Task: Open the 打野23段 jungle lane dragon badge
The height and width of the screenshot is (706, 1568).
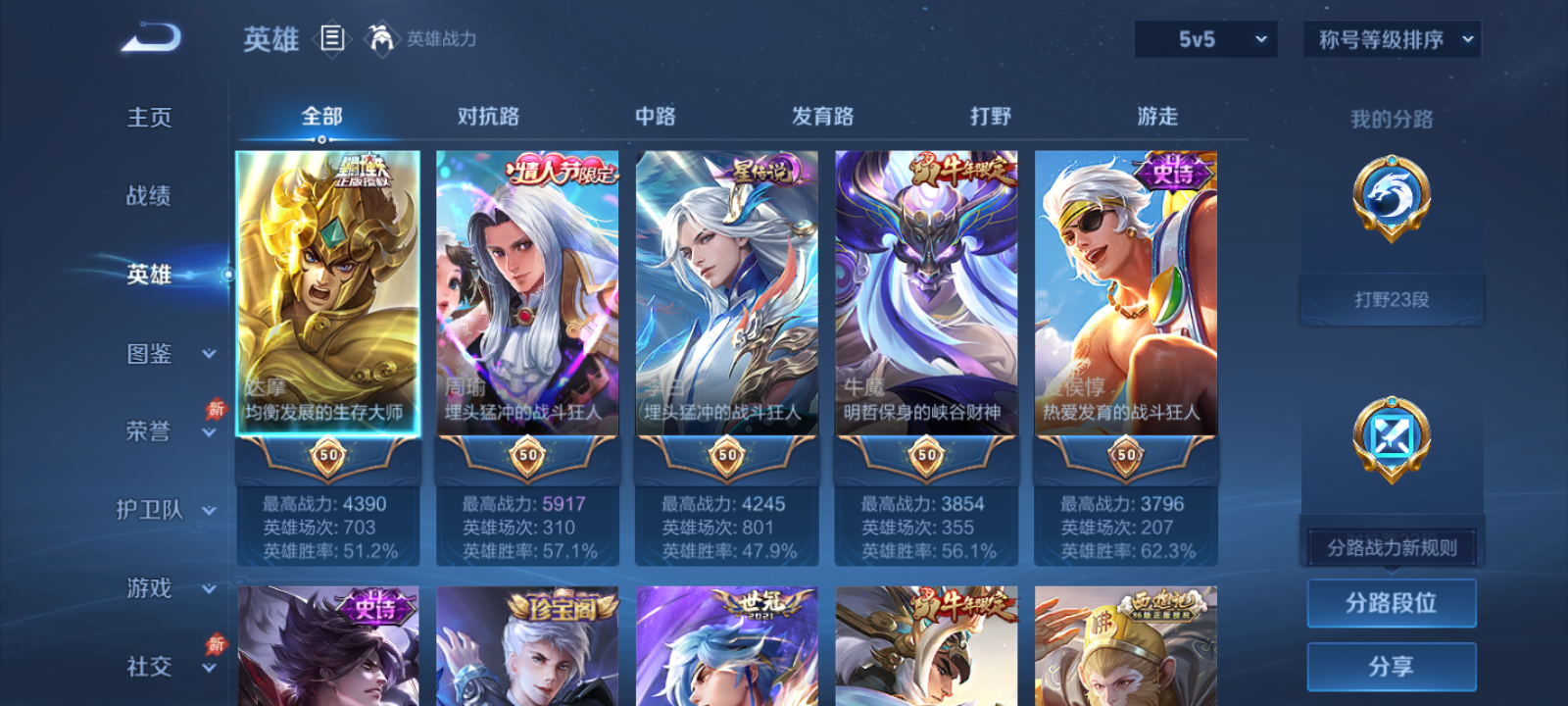Action: click(1391, 201)
